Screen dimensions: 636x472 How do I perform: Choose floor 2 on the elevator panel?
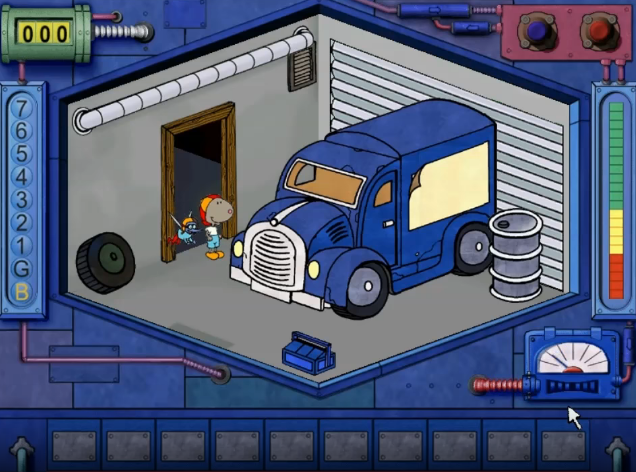pos(22,222)
